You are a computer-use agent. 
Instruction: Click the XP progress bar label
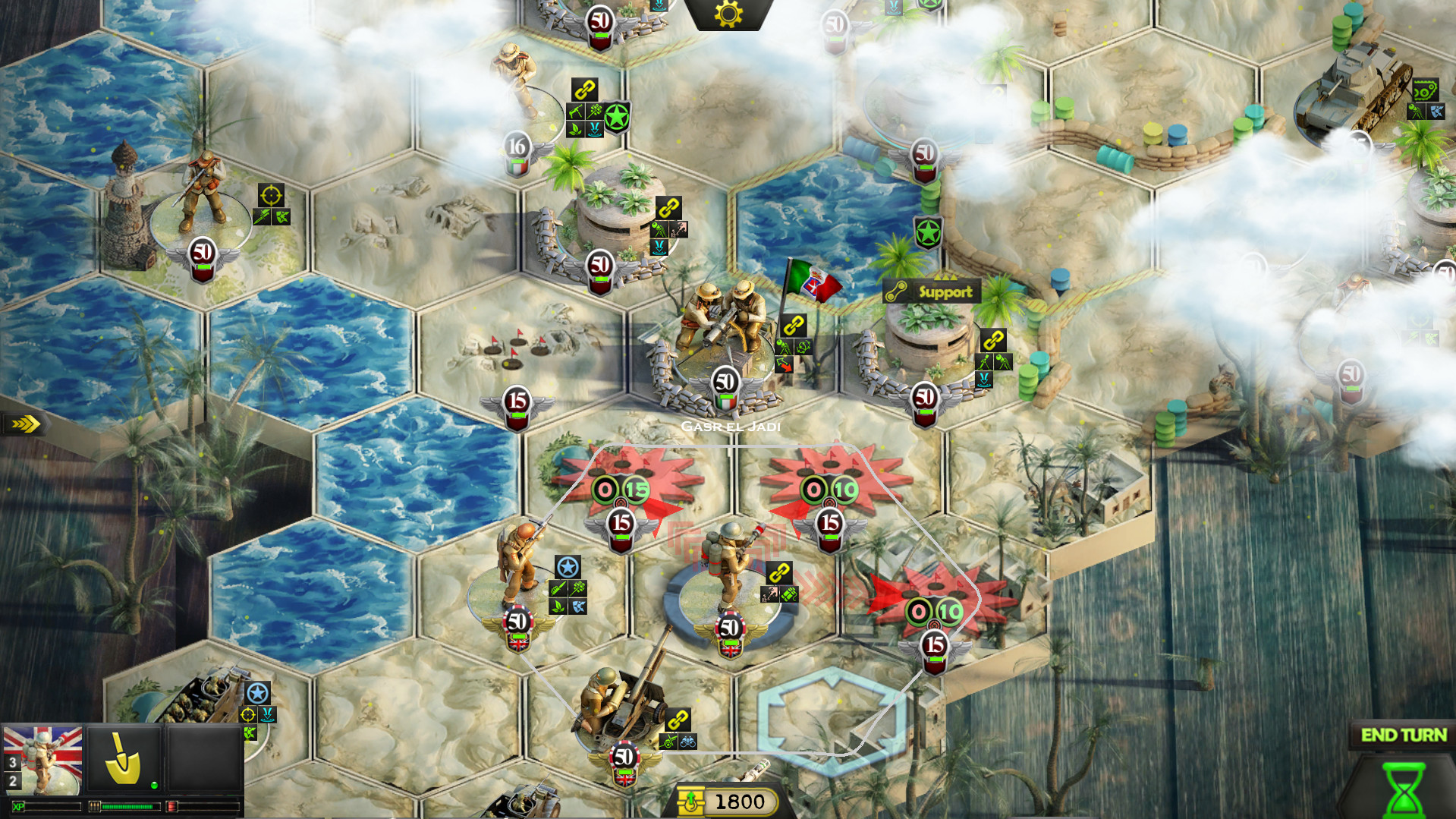19,807
